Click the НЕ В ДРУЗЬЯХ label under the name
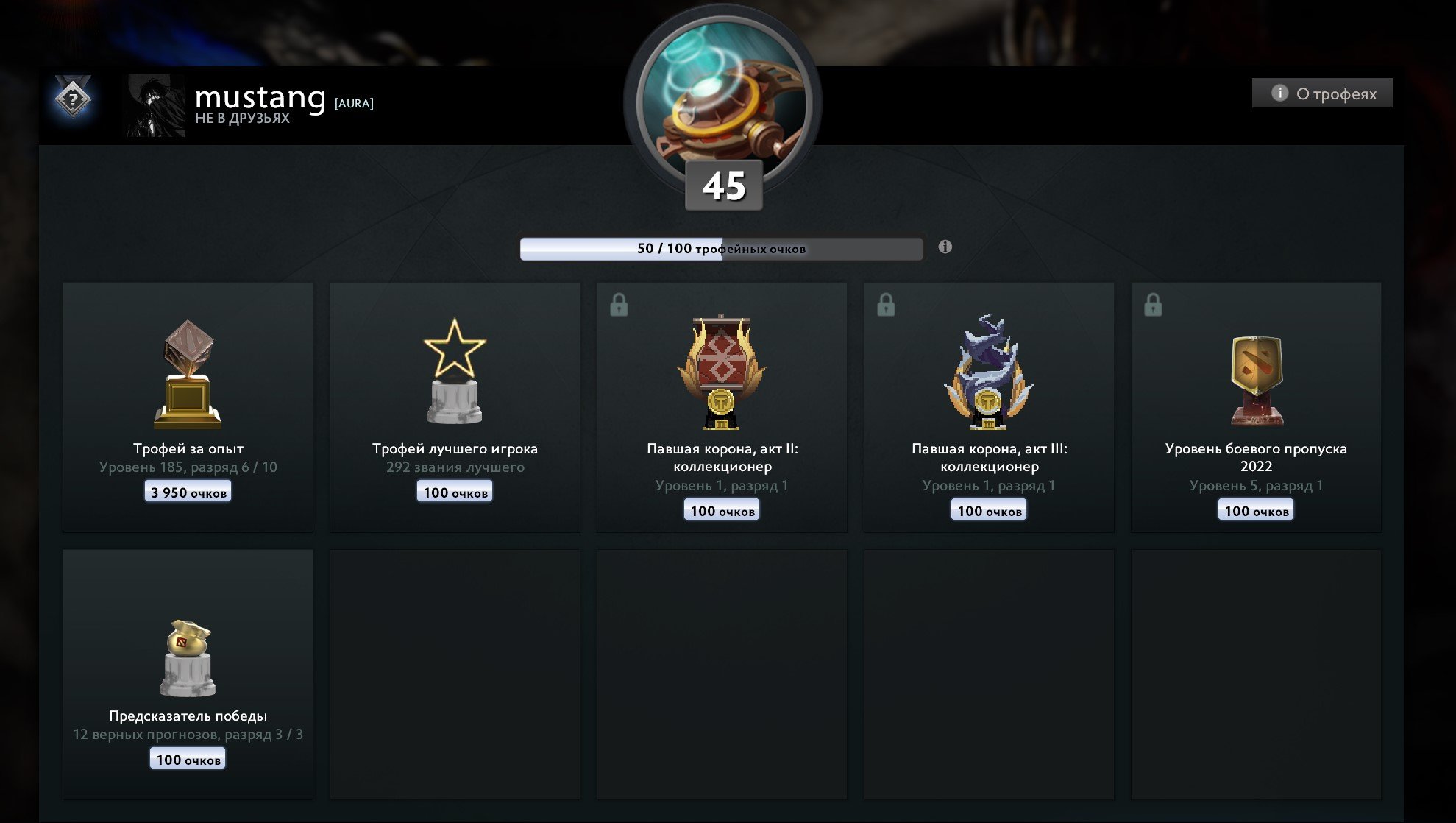 click(244, 118)
